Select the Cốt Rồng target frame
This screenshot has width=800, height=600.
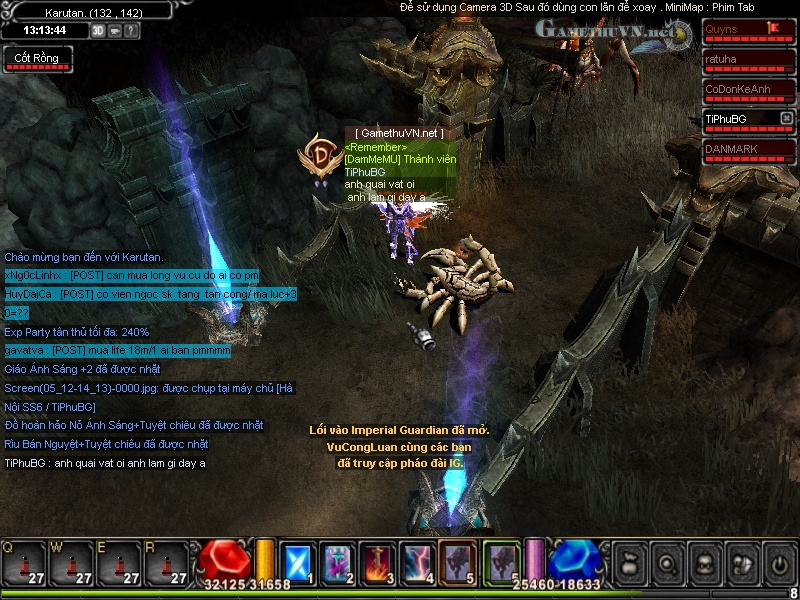point(37,58)
